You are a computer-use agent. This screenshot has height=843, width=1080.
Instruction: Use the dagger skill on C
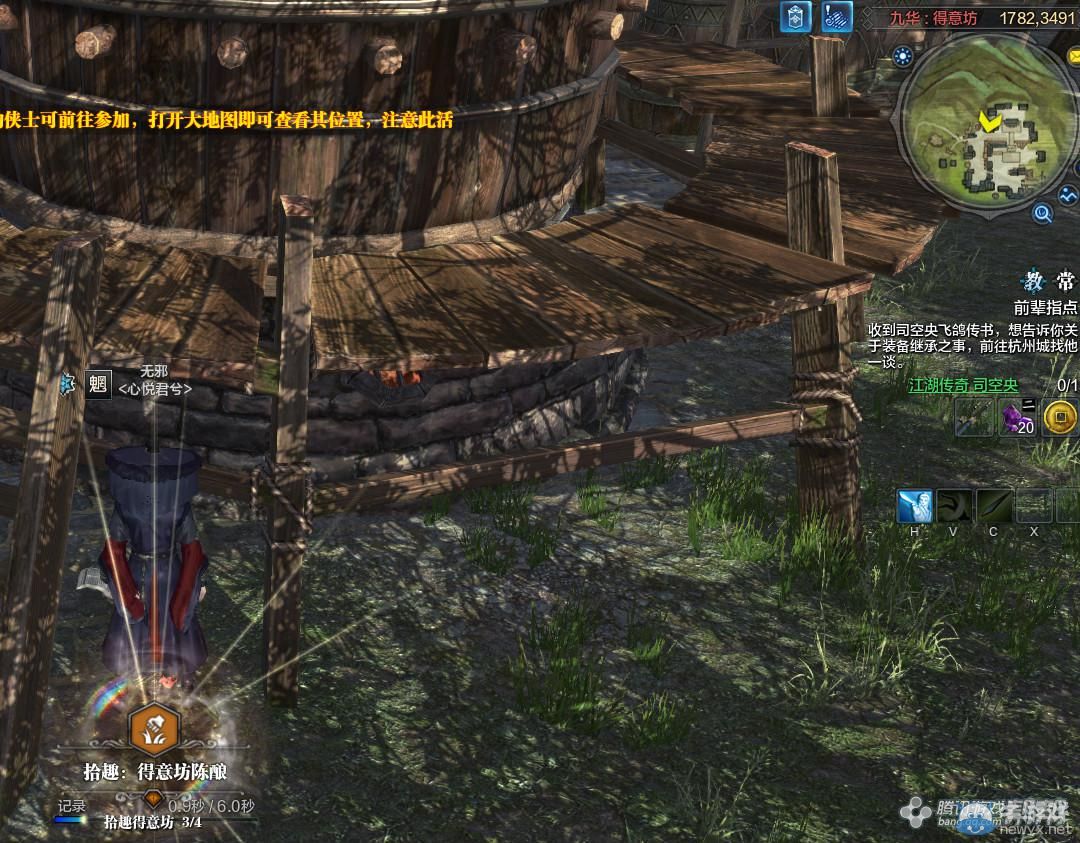pos(995,506)
